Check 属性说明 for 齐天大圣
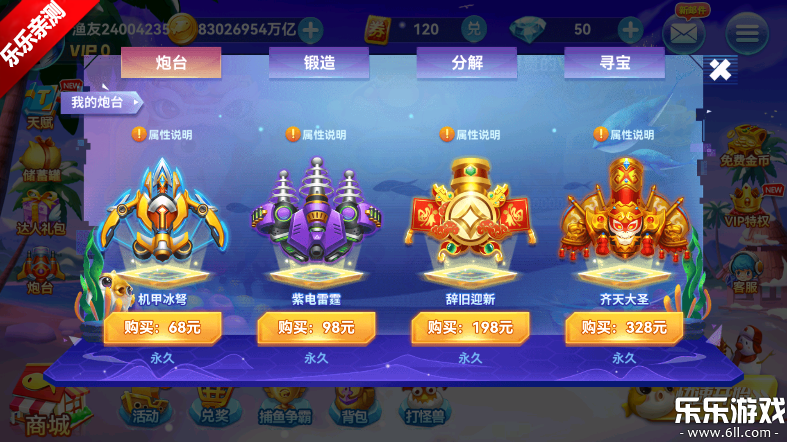Screen dimensions: 787x442 point(624,134)
